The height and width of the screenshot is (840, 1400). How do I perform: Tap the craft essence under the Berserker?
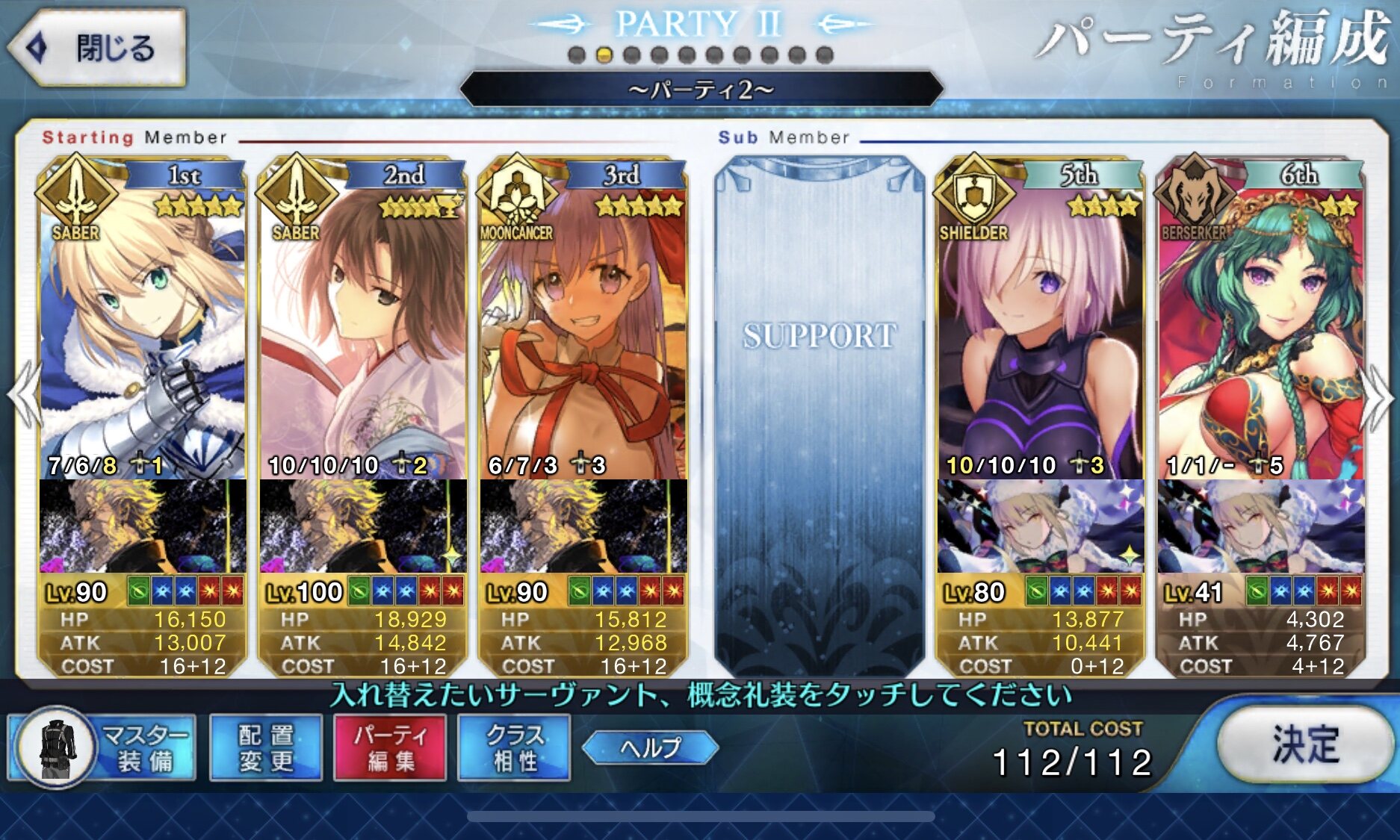(1261, 526)
